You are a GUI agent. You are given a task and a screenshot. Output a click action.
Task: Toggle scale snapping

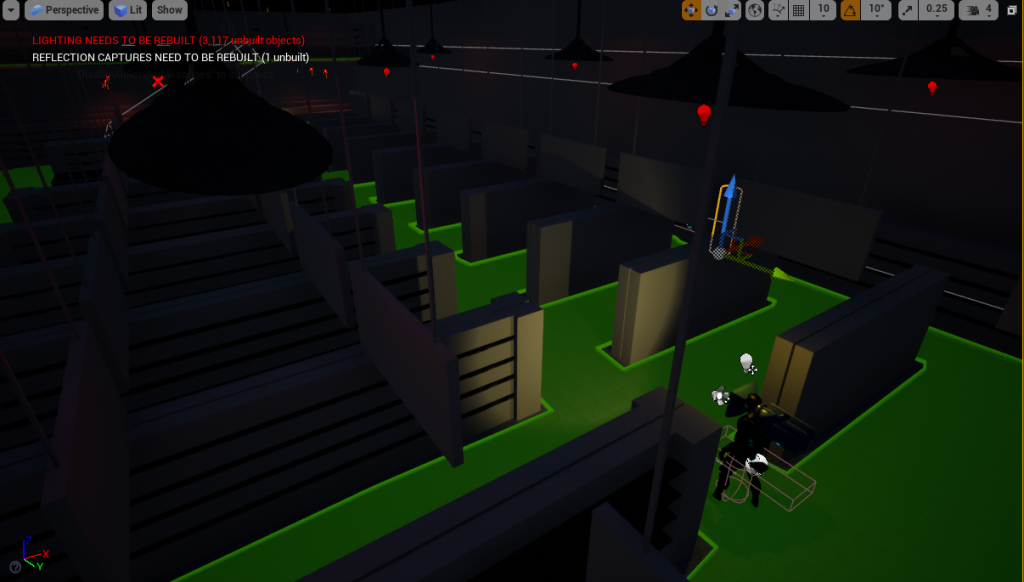(907, 10)
